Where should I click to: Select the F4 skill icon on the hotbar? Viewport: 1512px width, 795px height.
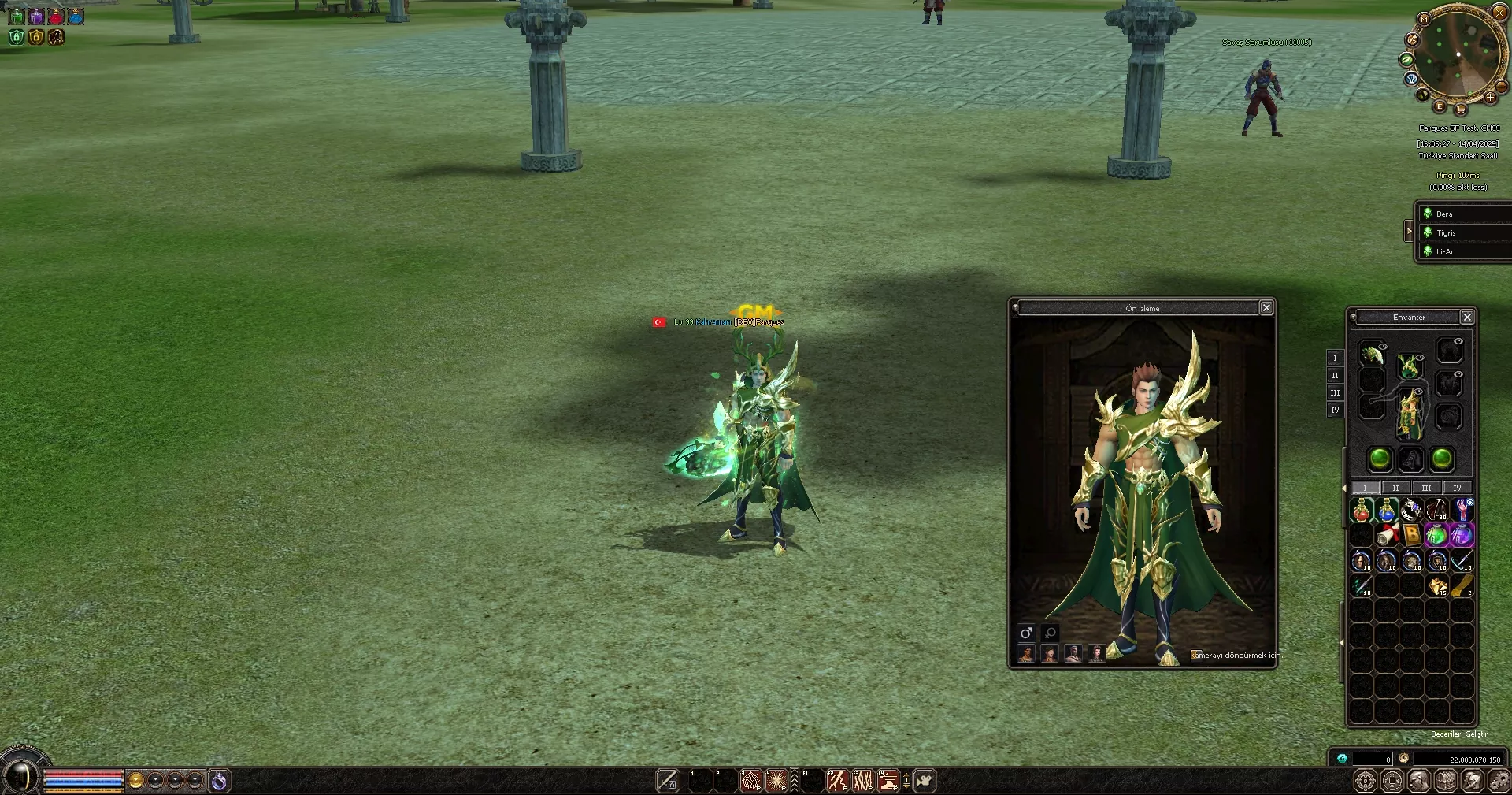[x=888, y=779]
